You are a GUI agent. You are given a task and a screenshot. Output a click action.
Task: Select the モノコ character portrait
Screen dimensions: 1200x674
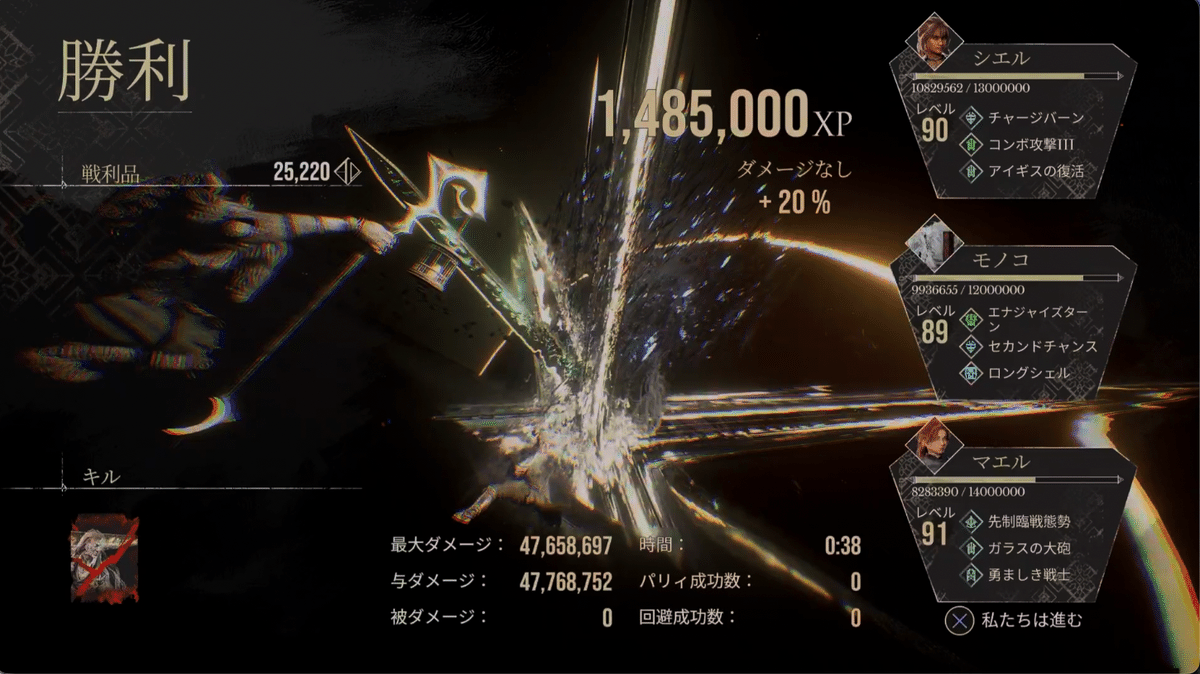(933, 241)
